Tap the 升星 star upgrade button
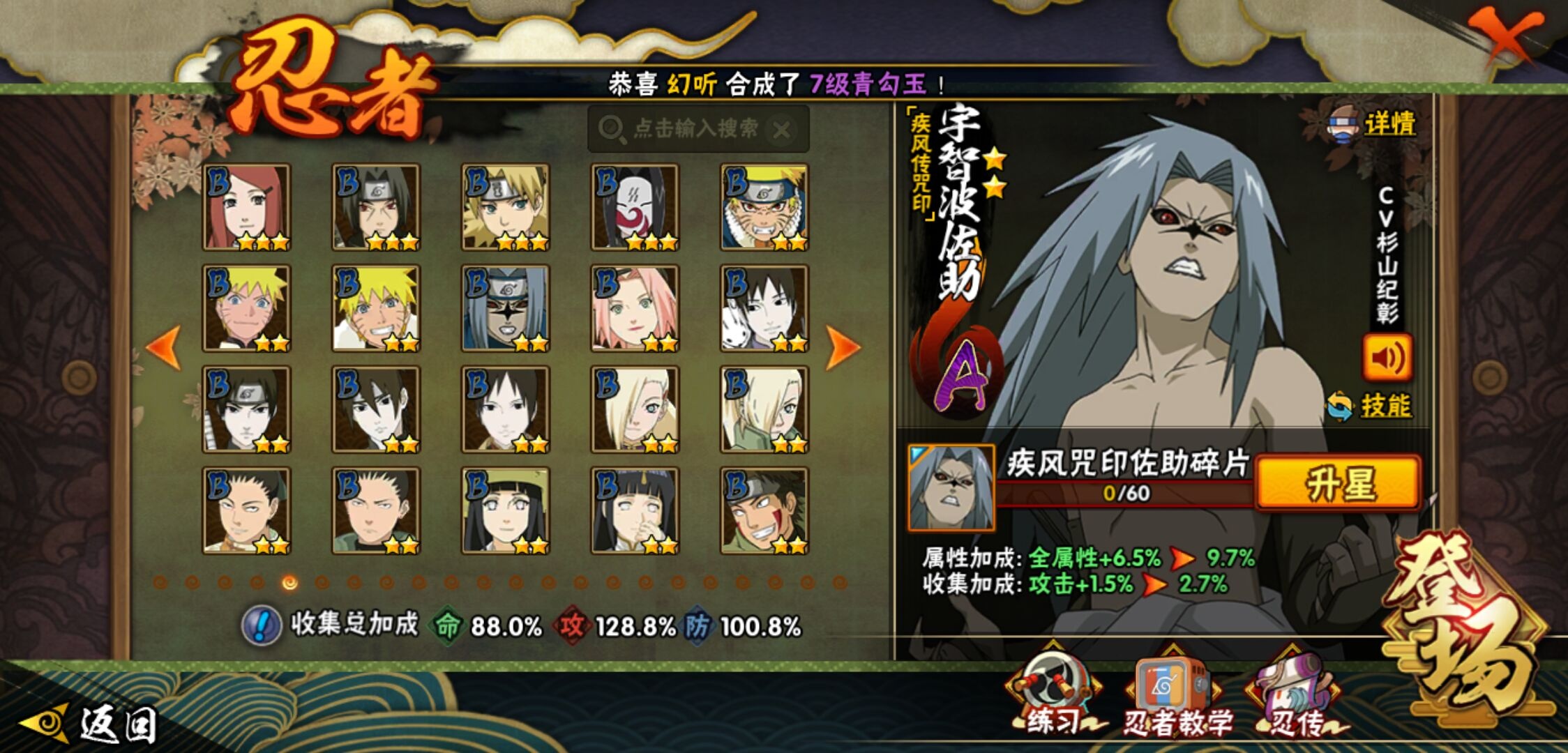This screenshot has height=753, width=1568. tap(1338, 483)
